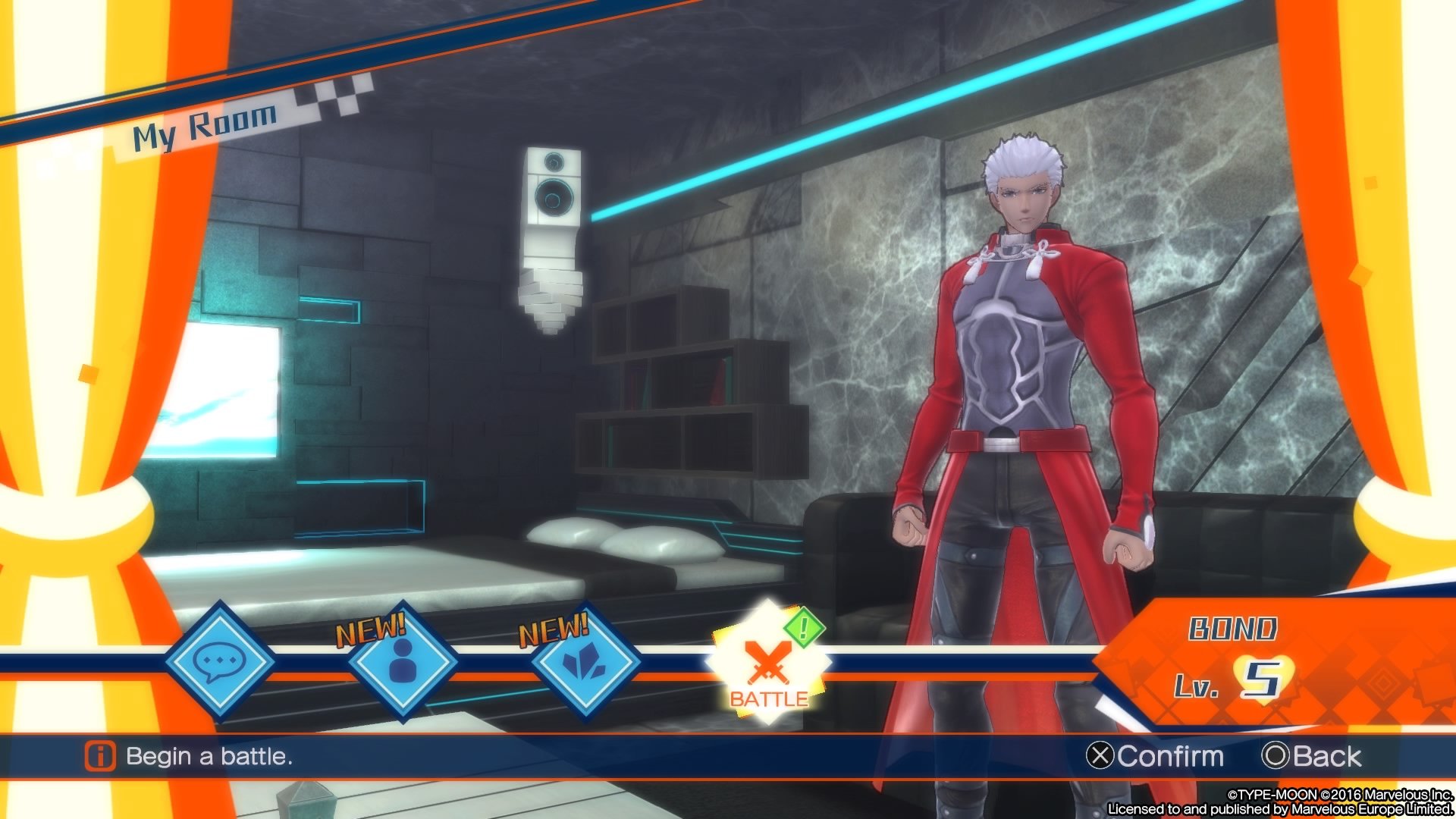The image size is (1456, 819).
Task: Click the circular info icon near 'Begin a battle'
Action: click(99, 756)
